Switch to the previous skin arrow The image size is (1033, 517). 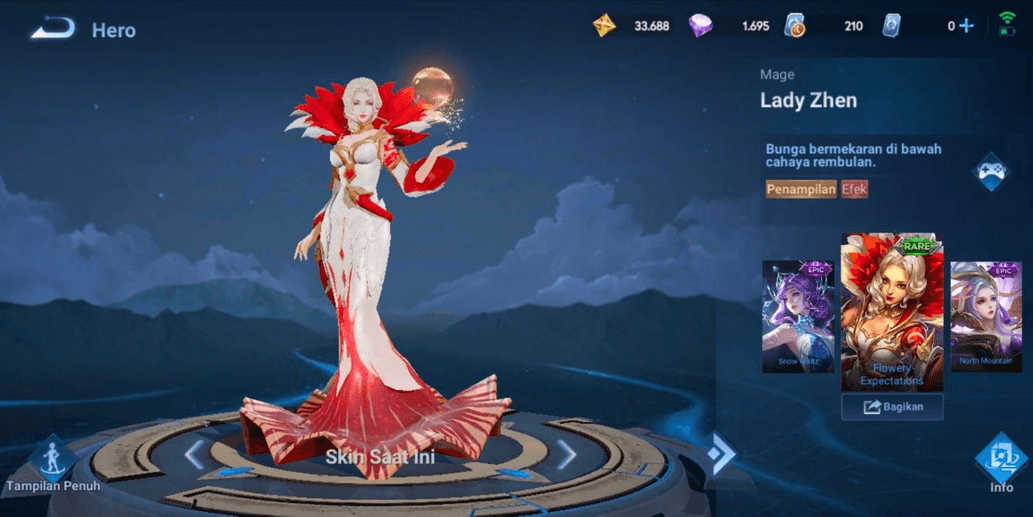tap(195, 455)
